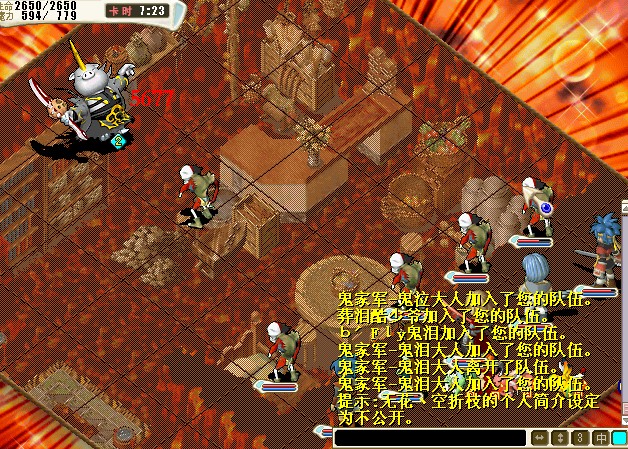Toggle the horizontal arrows chat width button
The height and width of the screenshot is (449, 628).
[x=540, y=438]
